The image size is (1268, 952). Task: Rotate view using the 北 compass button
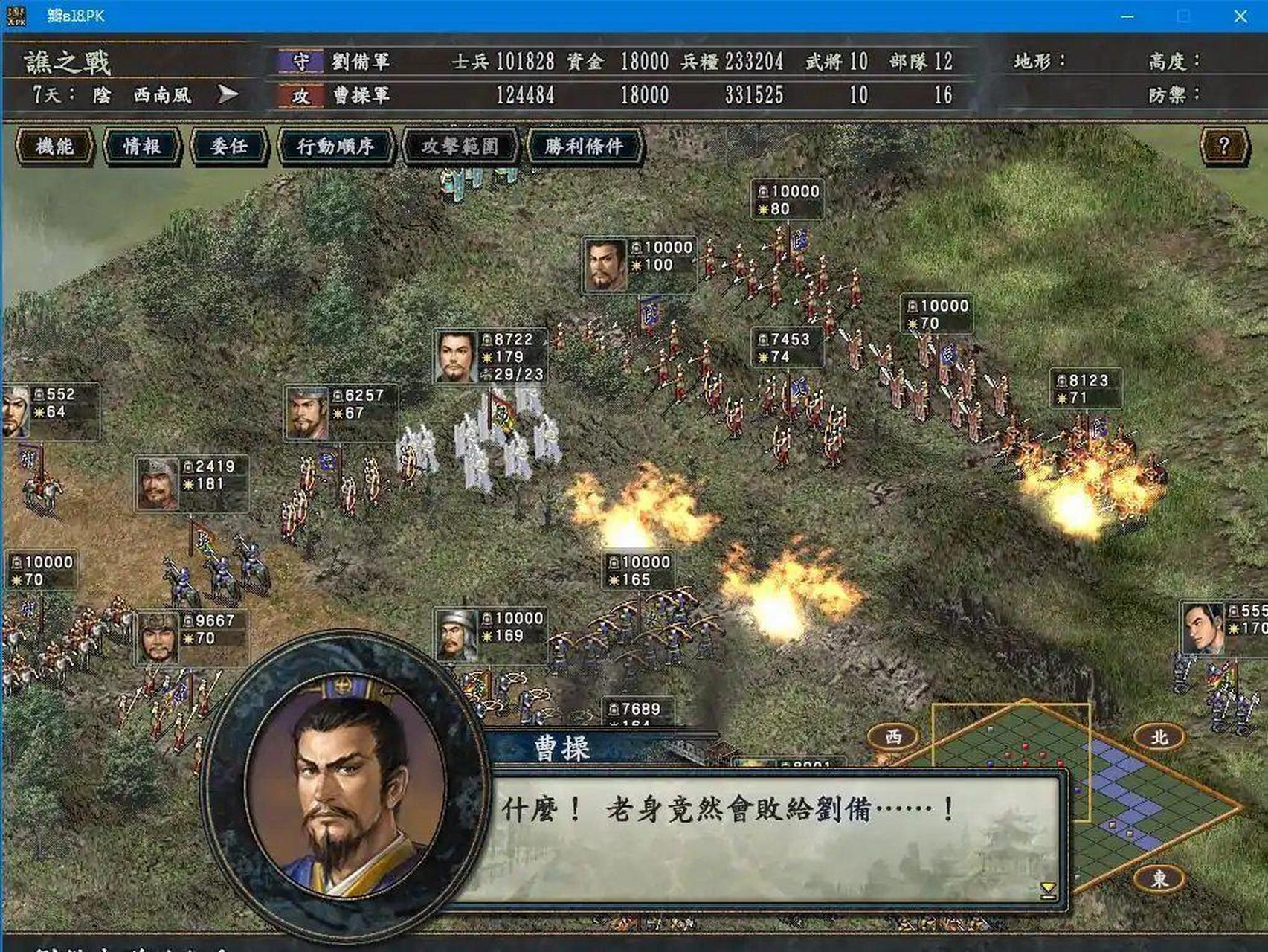point(1159,736)
